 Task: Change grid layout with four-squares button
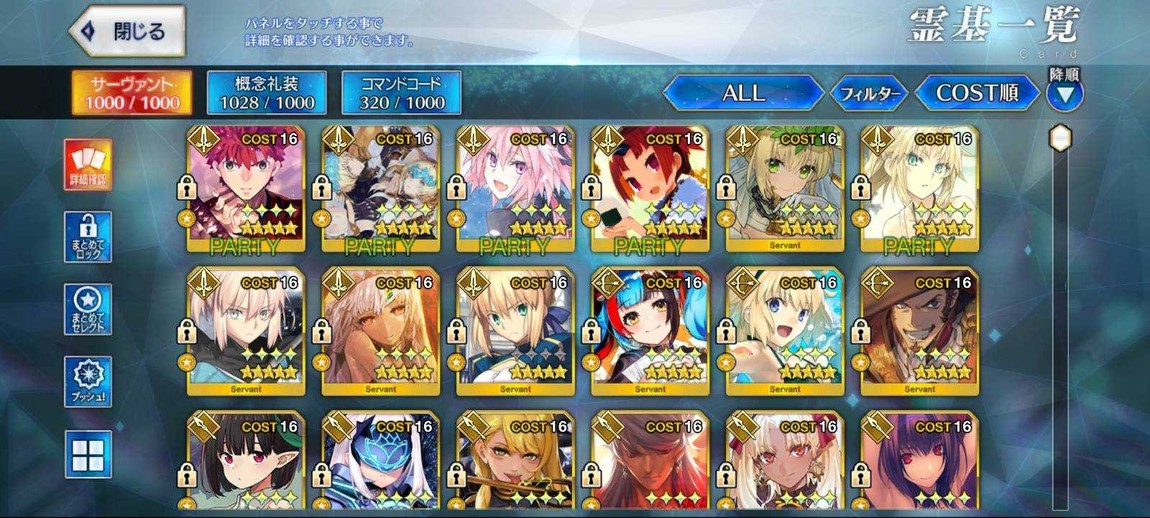coord(89,454)
